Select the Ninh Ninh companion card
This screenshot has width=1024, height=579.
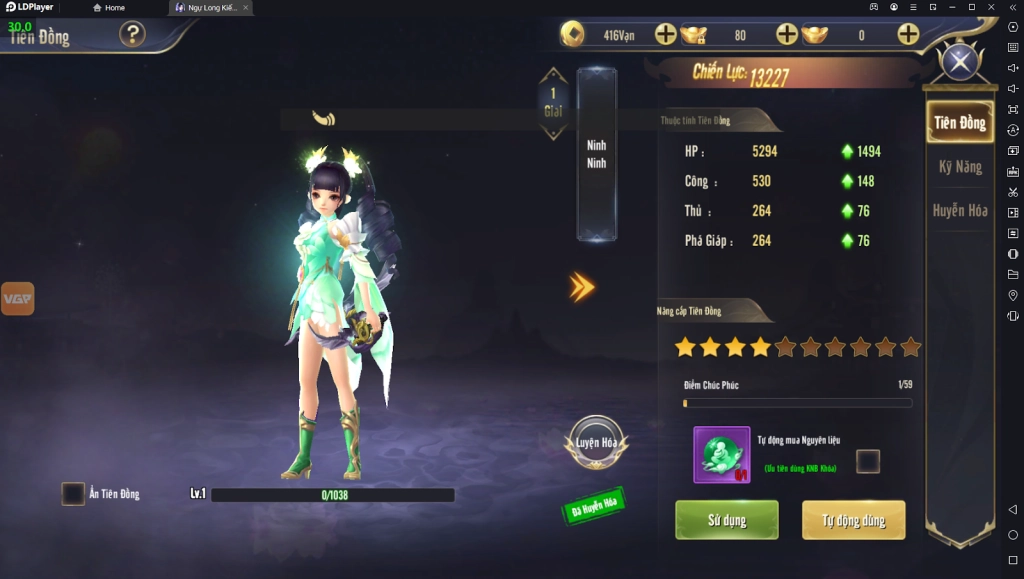597,154
